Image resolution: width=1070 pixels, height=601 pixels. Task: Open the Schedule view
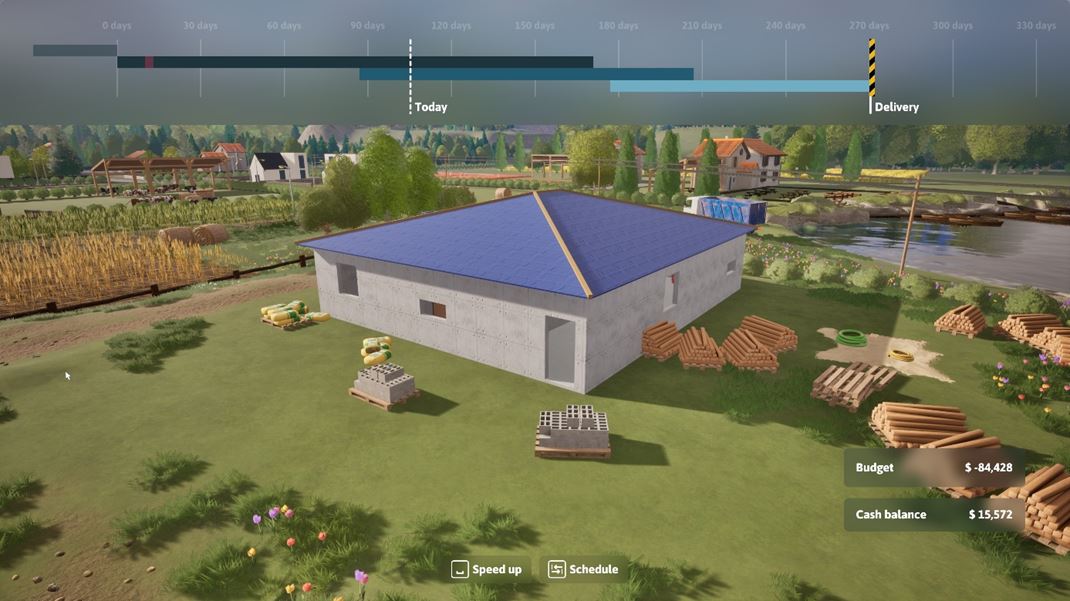pyautogui.click(x=583, y=569)
